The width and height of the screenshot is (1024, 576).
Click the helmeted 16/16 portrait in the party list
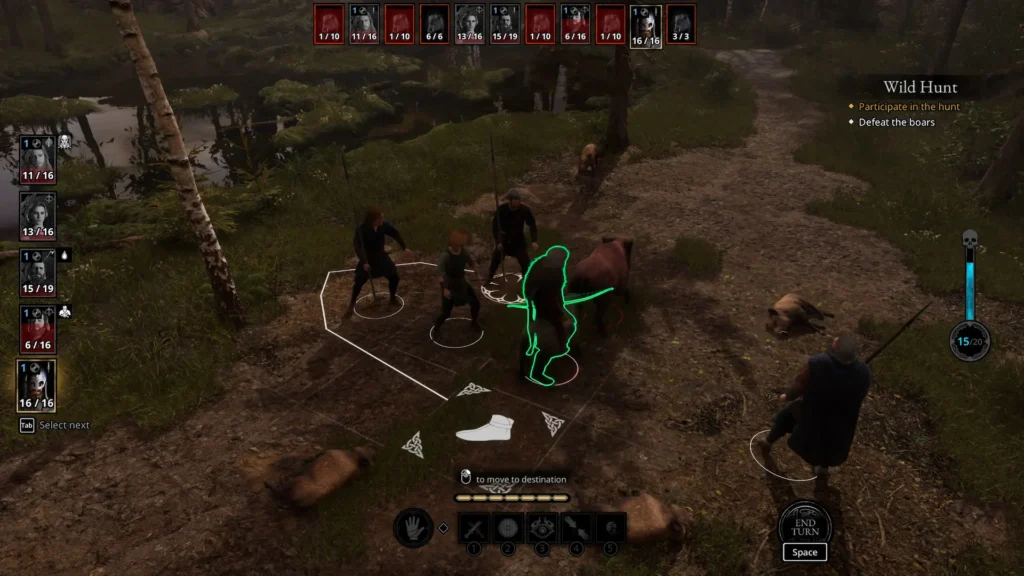[x=37, y=385]
